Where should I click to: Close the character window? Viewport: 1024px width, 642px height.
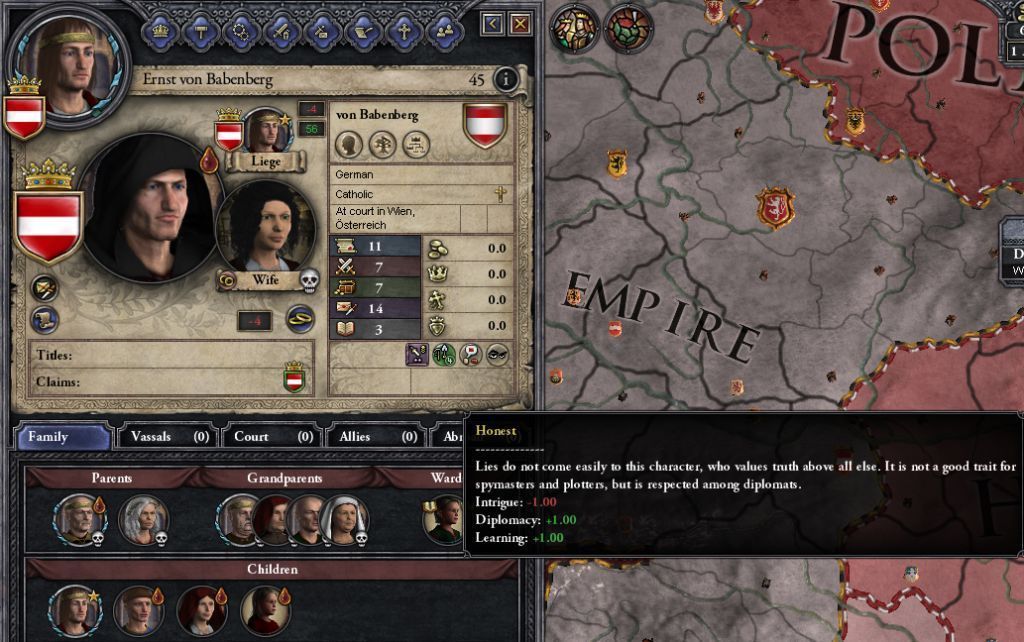520,23
